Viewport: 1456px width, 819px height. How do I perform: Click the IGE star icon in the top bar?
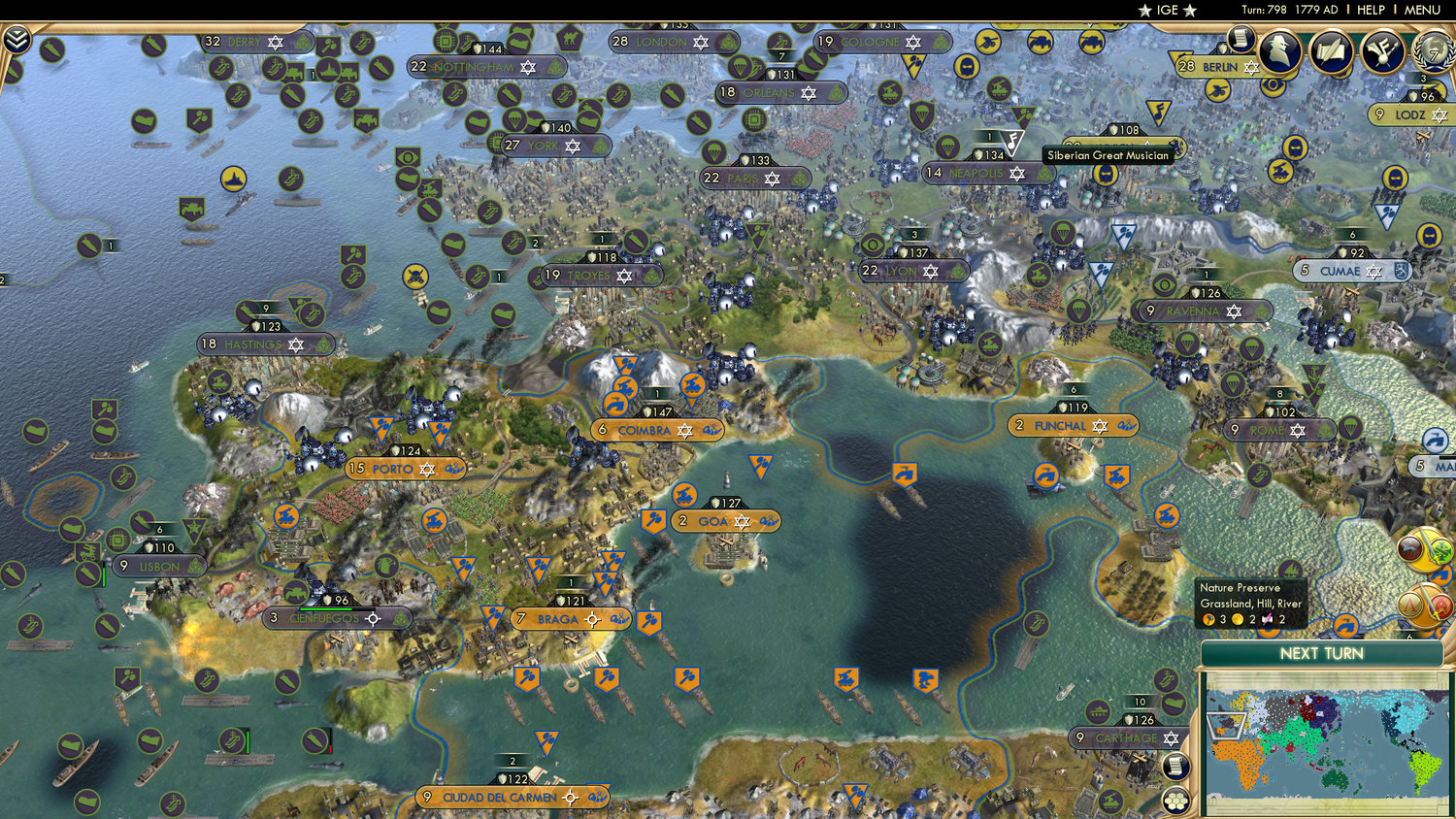1146,11
